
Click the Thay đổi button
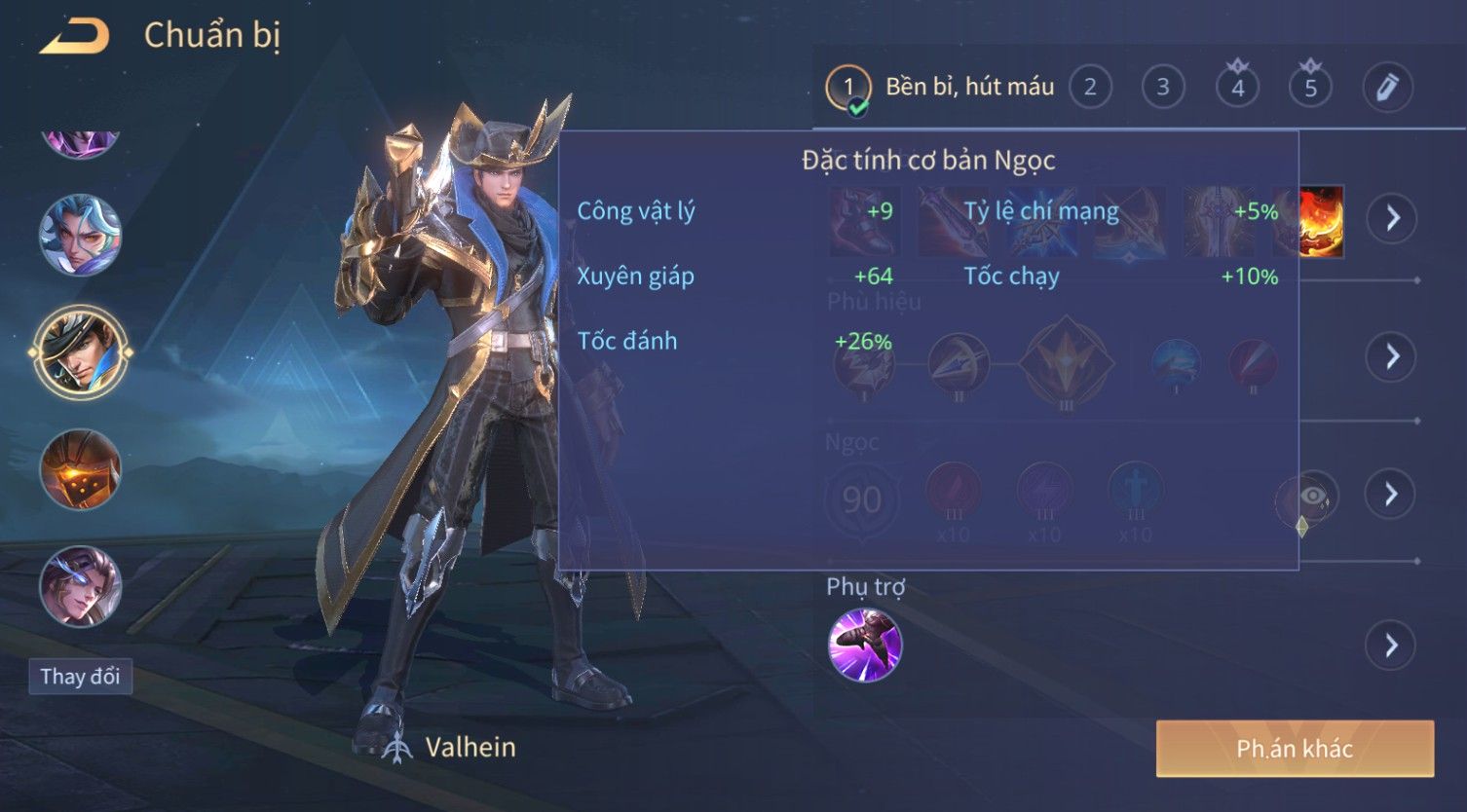pos(81,676)
